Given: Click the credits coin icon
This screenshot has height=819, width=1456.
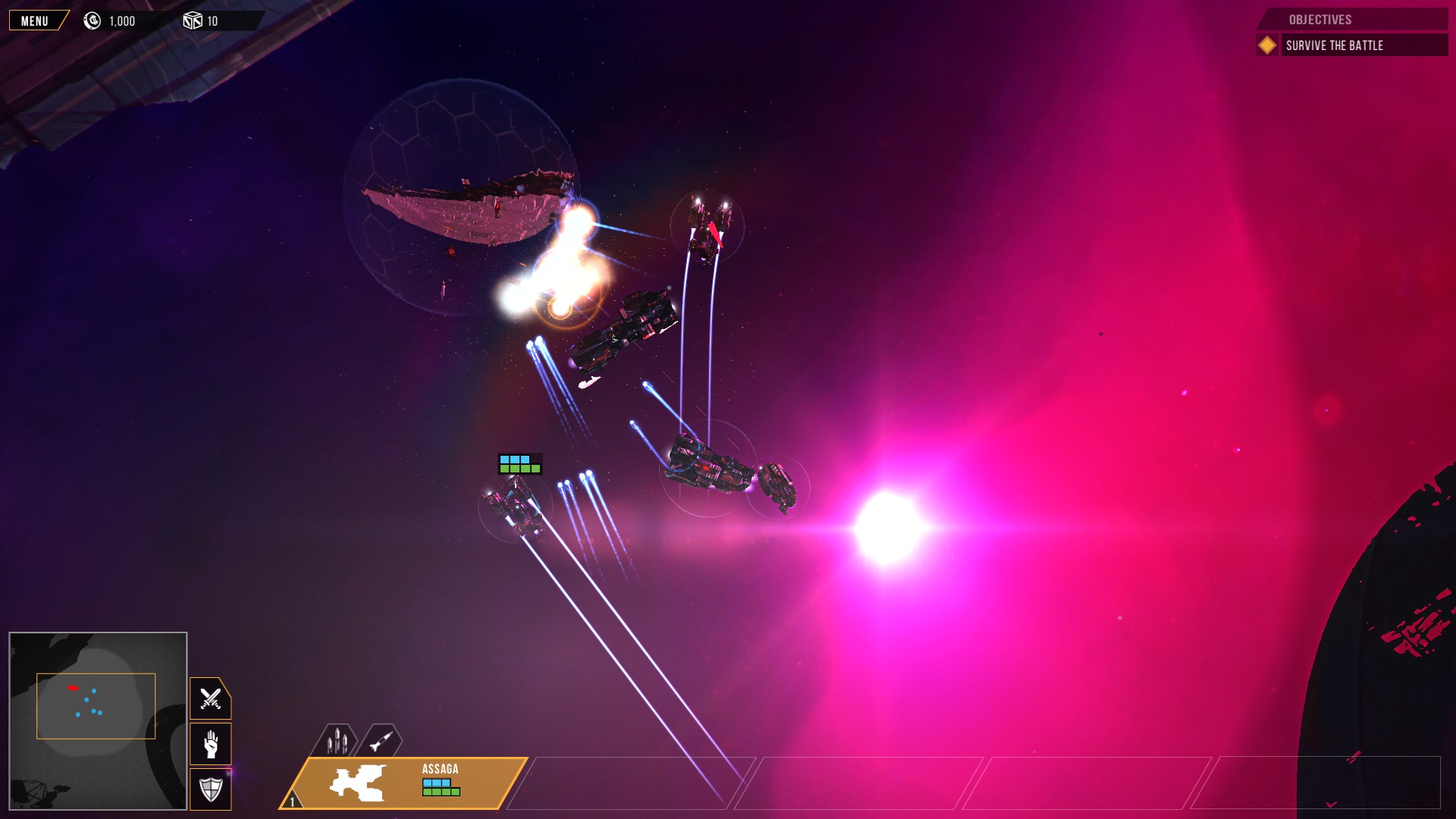Looking at the screenshot, I should pos(91,20).
